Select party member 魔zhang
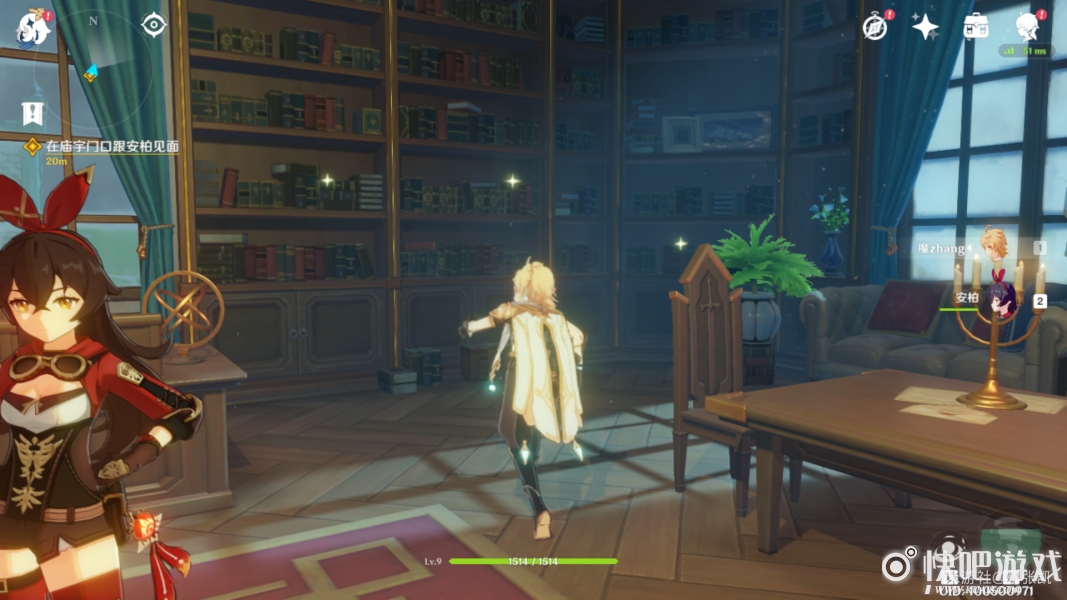Image resolution: width=1067 pixels, height=600 pixels. click(992, 247)
